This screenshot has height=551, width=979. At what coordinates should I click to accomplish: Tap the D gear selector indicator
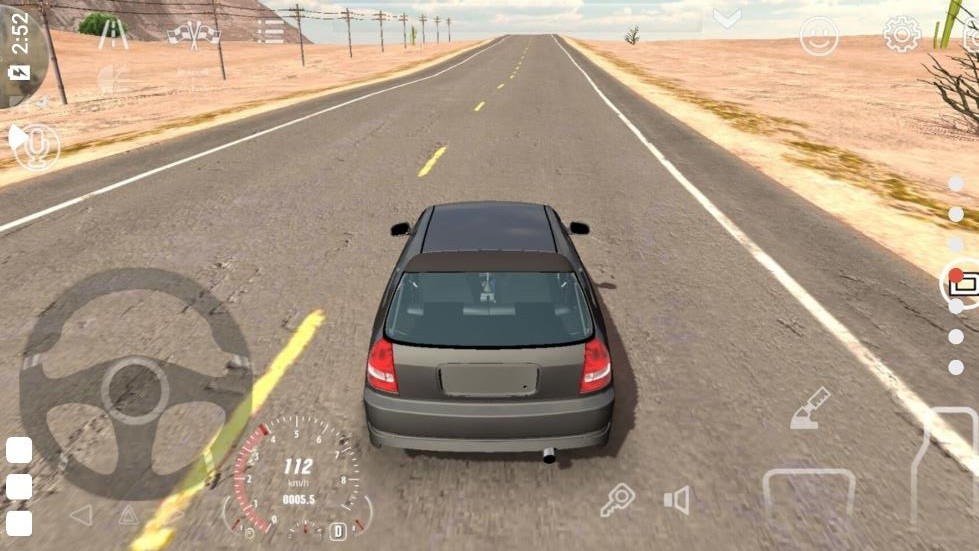coord(338,531)
